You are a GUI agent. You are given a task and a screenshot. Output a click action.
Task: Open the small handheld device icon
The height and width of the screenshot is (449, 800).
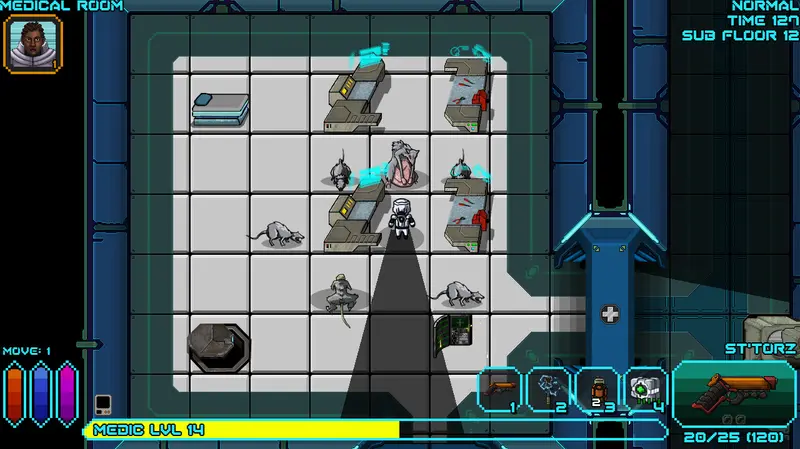(x=102, y=404)
